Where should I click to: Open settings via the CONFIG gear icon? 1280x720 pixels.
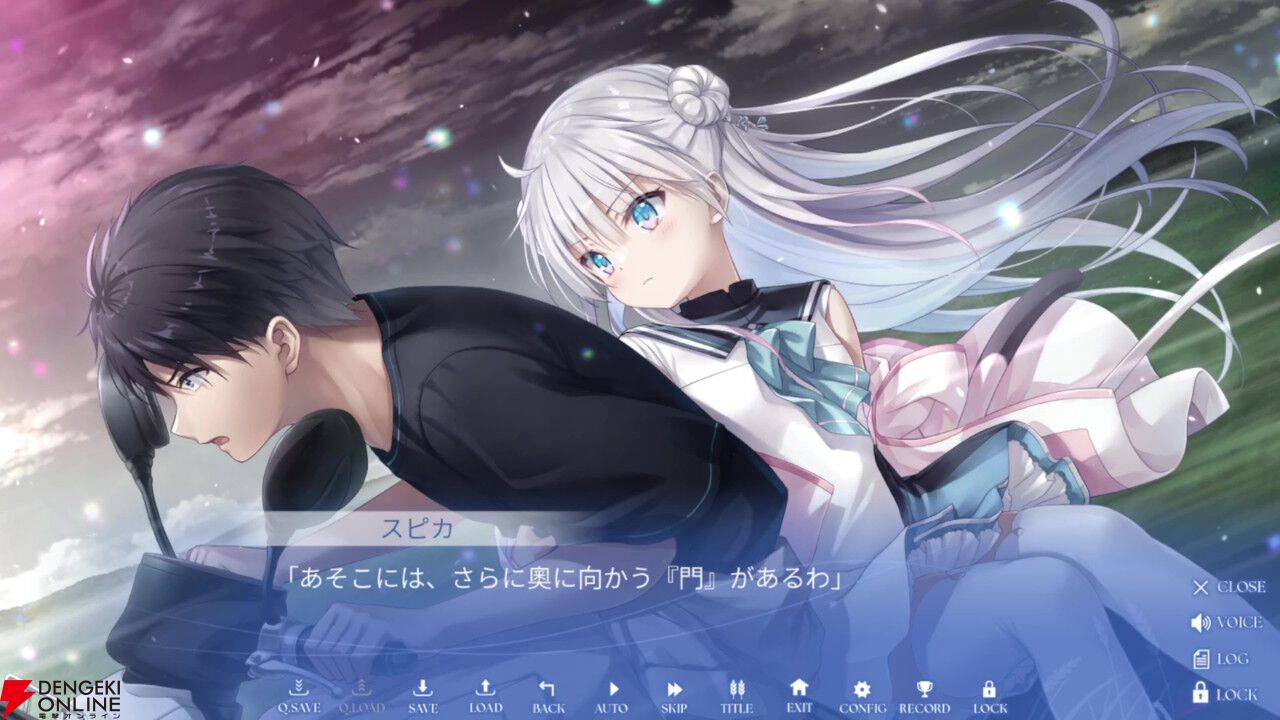[861, 690]
